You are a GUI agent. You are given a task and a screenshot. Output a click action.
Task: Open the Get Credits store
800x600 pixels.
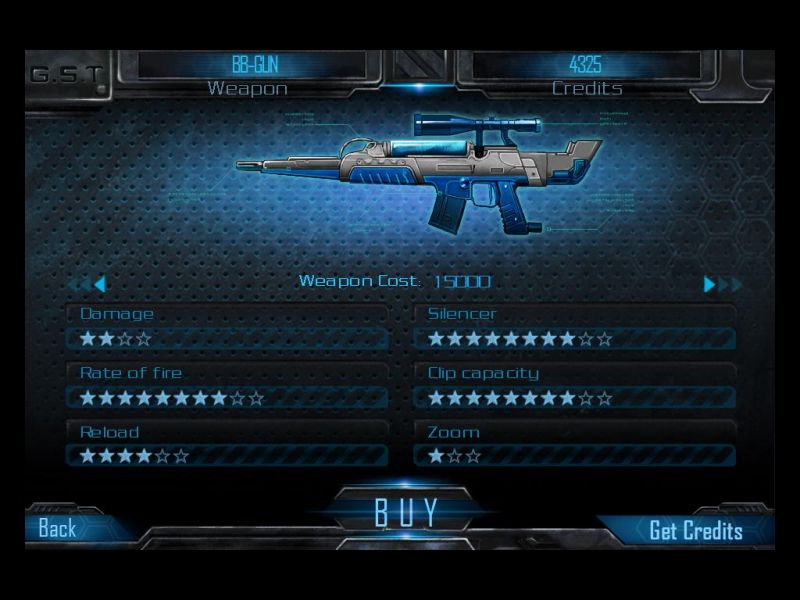tap(695, 530)
